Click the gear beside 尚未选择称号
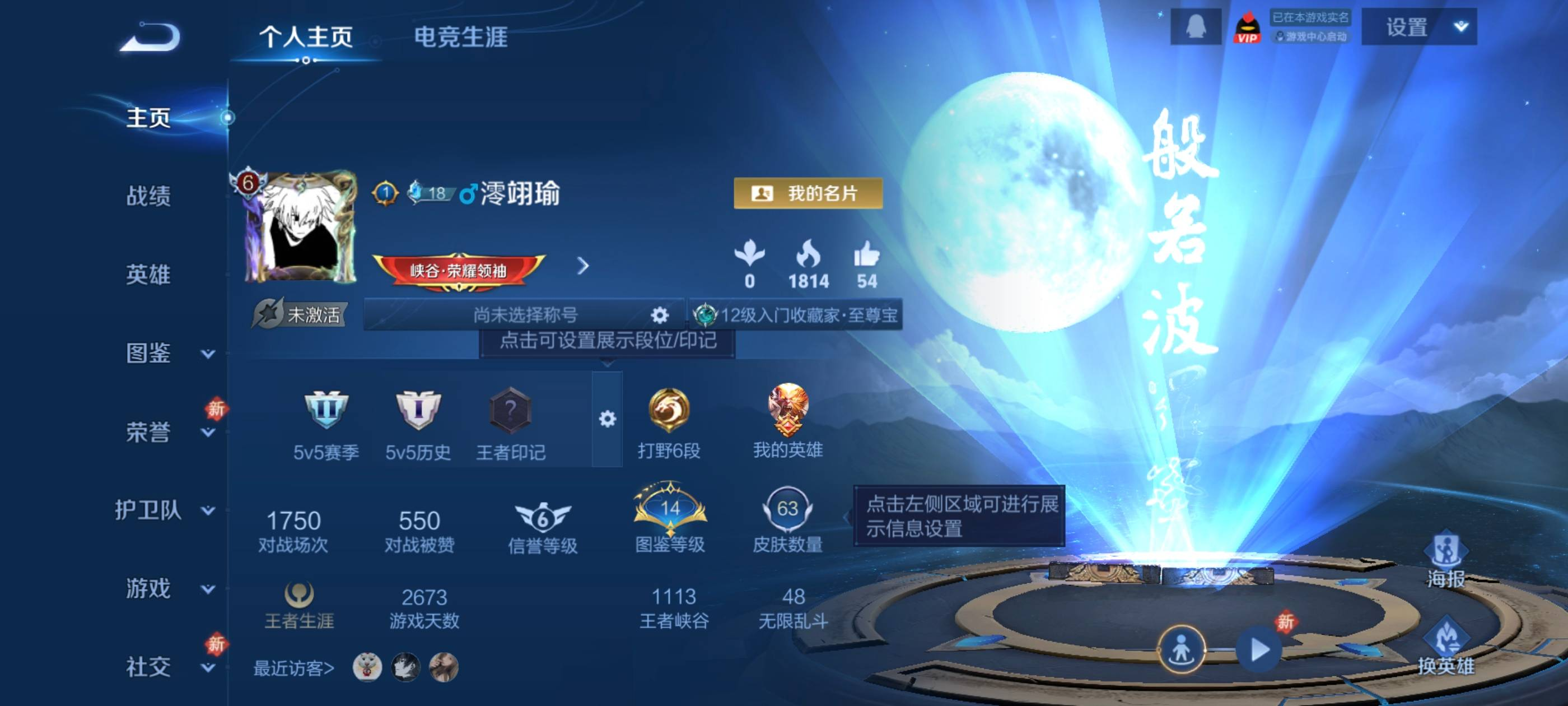Image resolution: width=1568 pixels, height=706 pixels. pos(659,314)
